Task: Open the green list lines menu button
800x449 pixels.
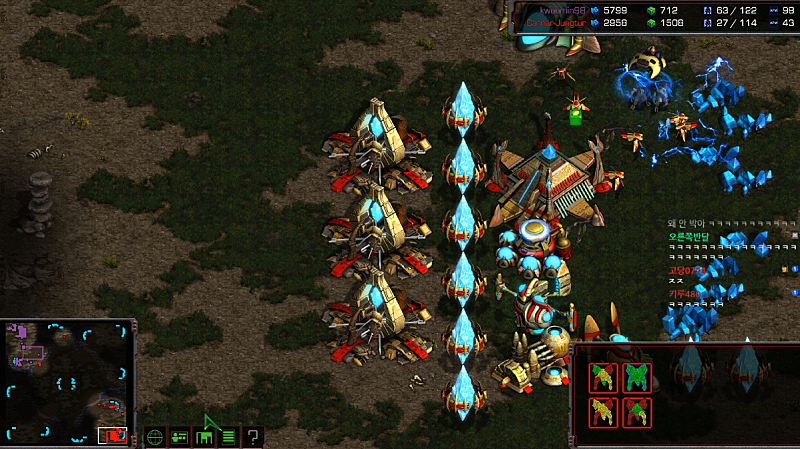Action: point(229,436)
